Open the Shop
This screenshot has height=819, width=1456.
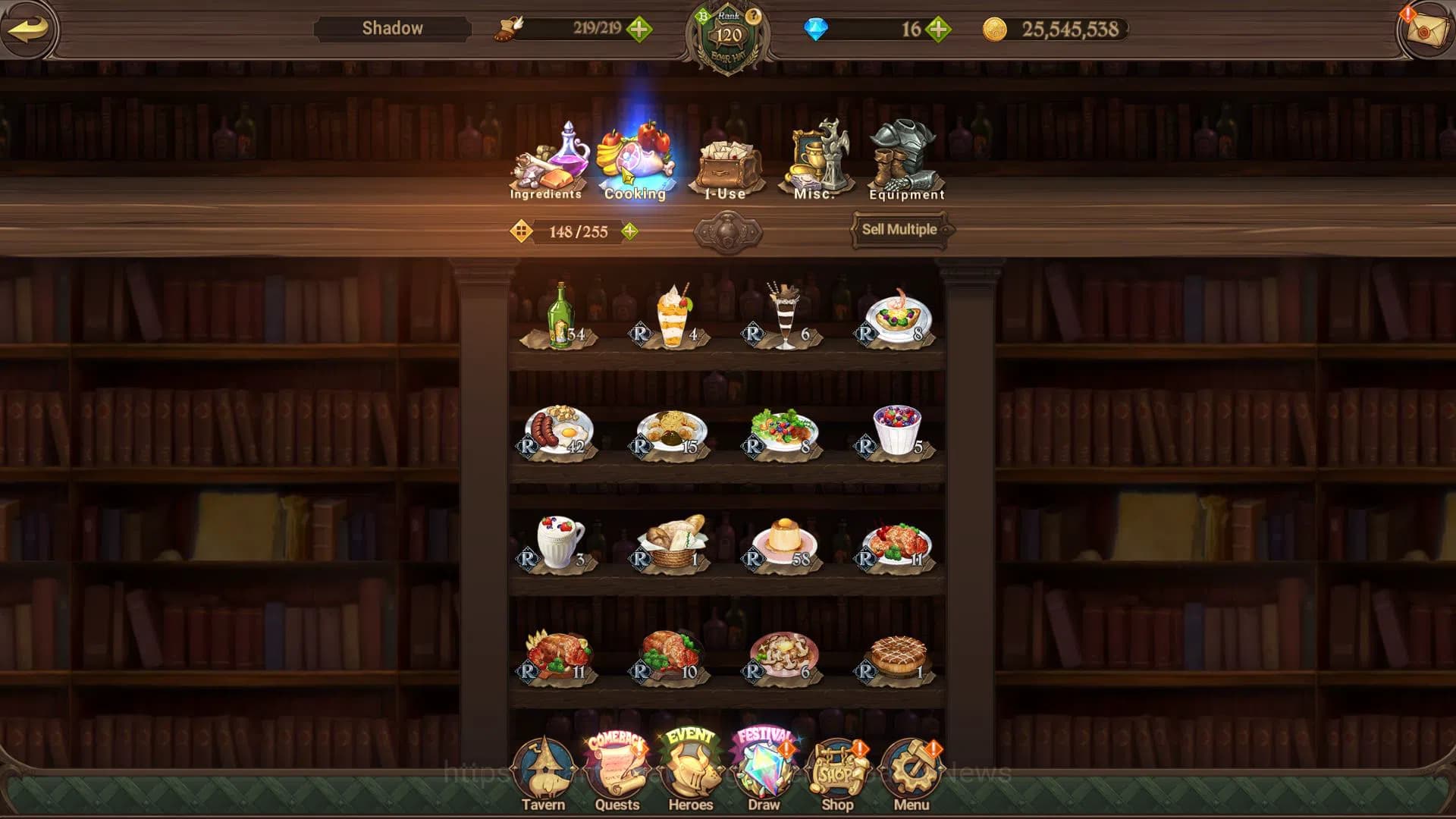pos(837,775)
